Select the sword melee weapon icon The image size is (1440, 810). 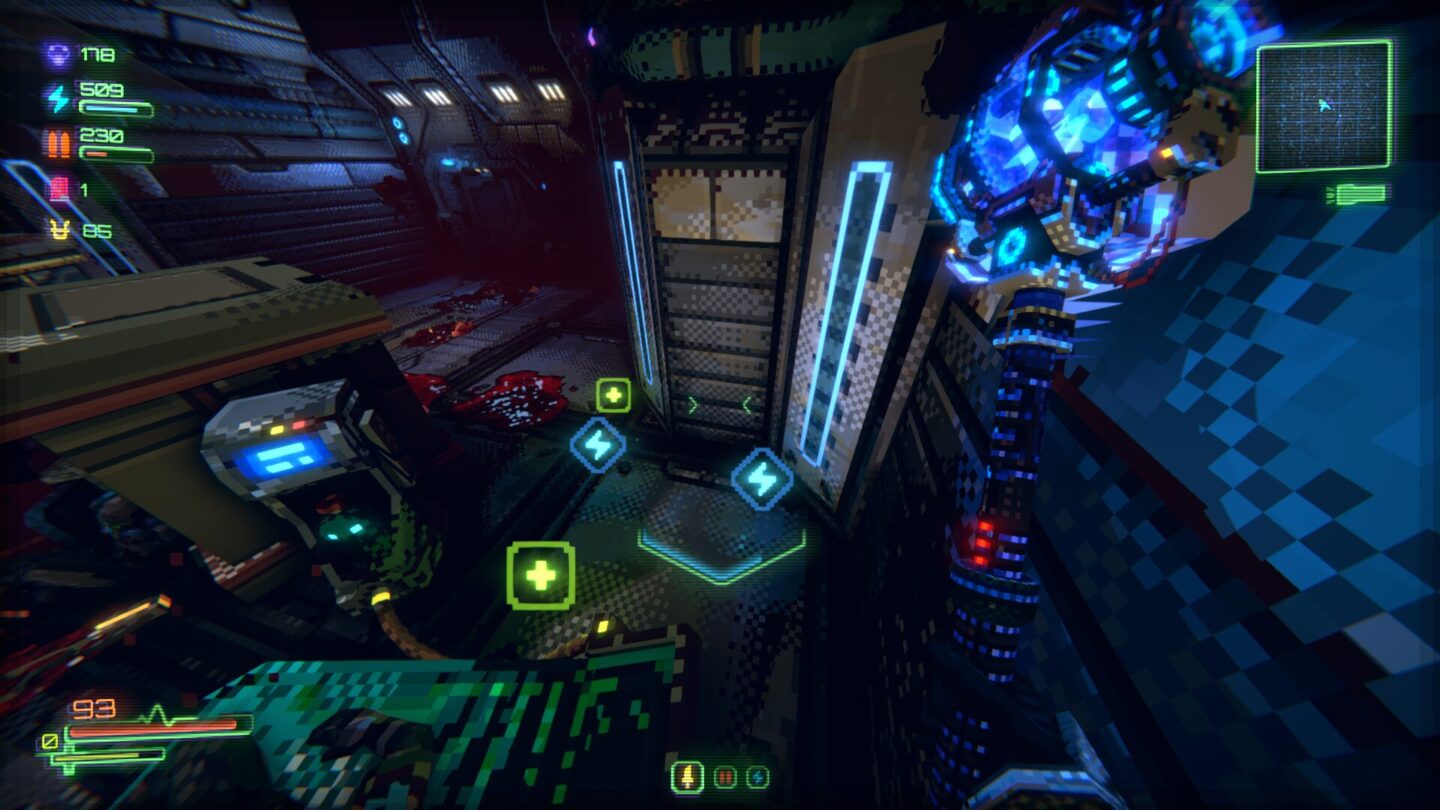(x=687, y=778)
